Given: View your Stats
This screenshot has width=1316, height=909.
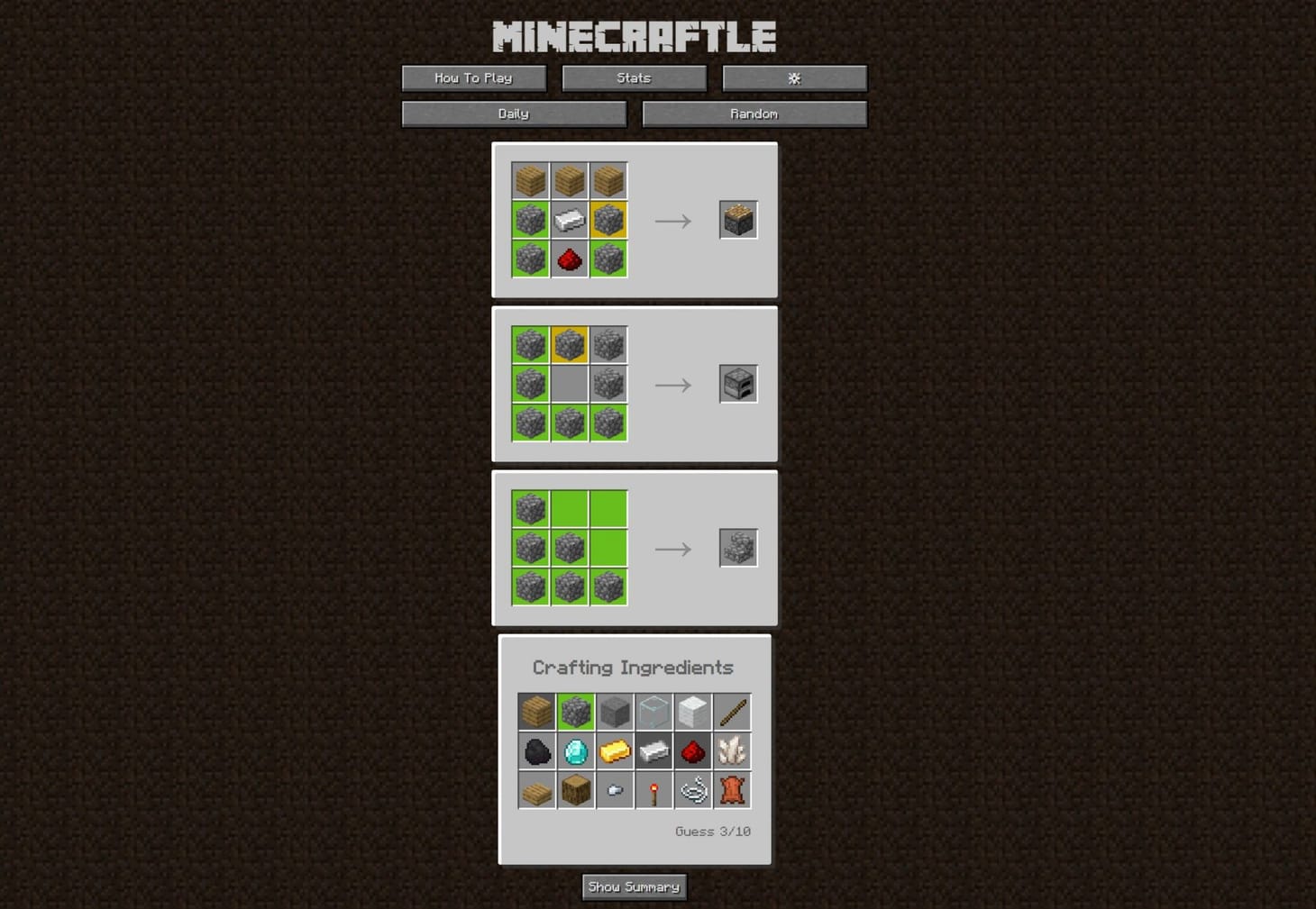Looking at the screenshot, I should 634,77.
